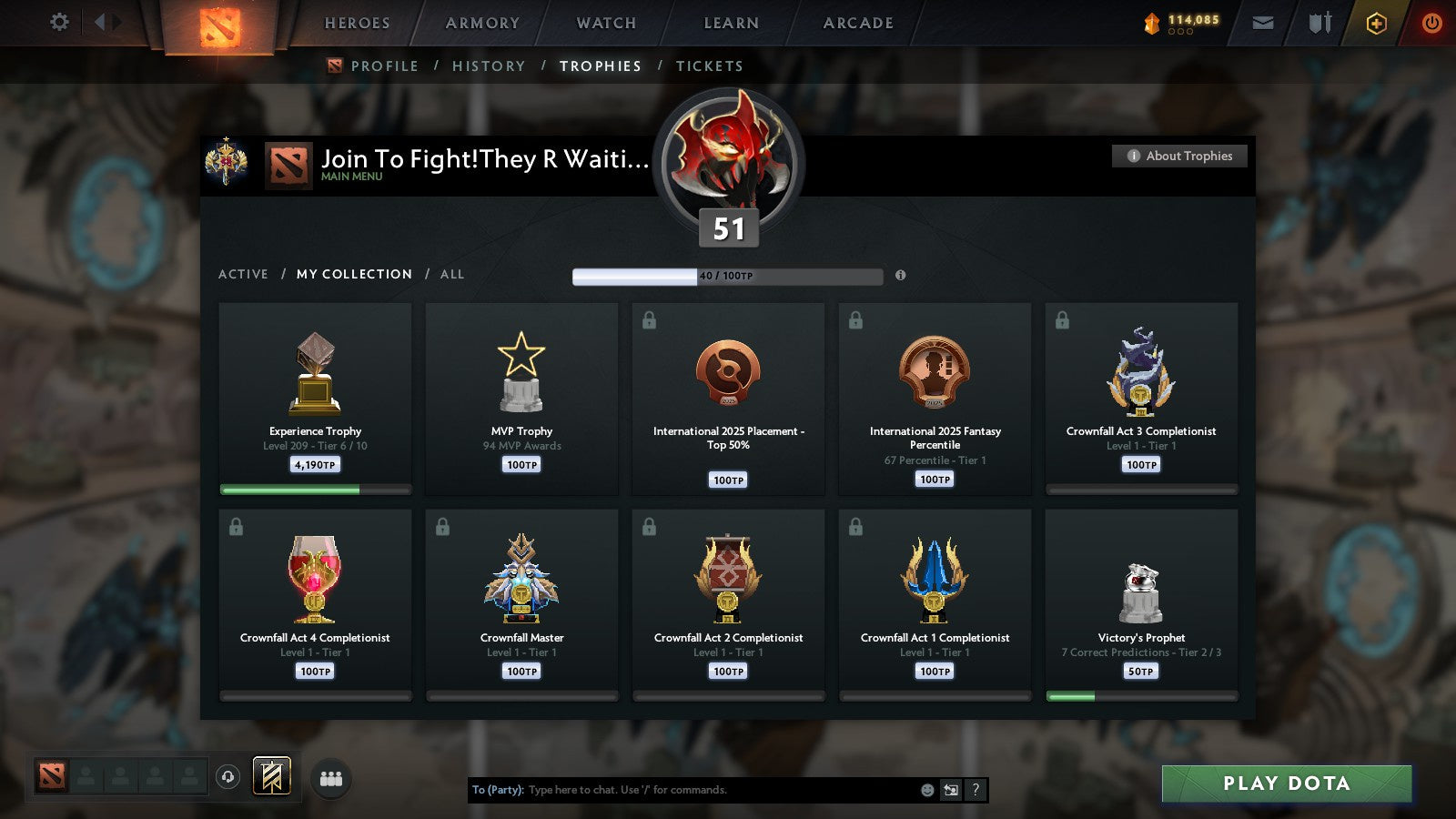
Task: Open the friends list icon bottom right
Action: tap(332, 777)
